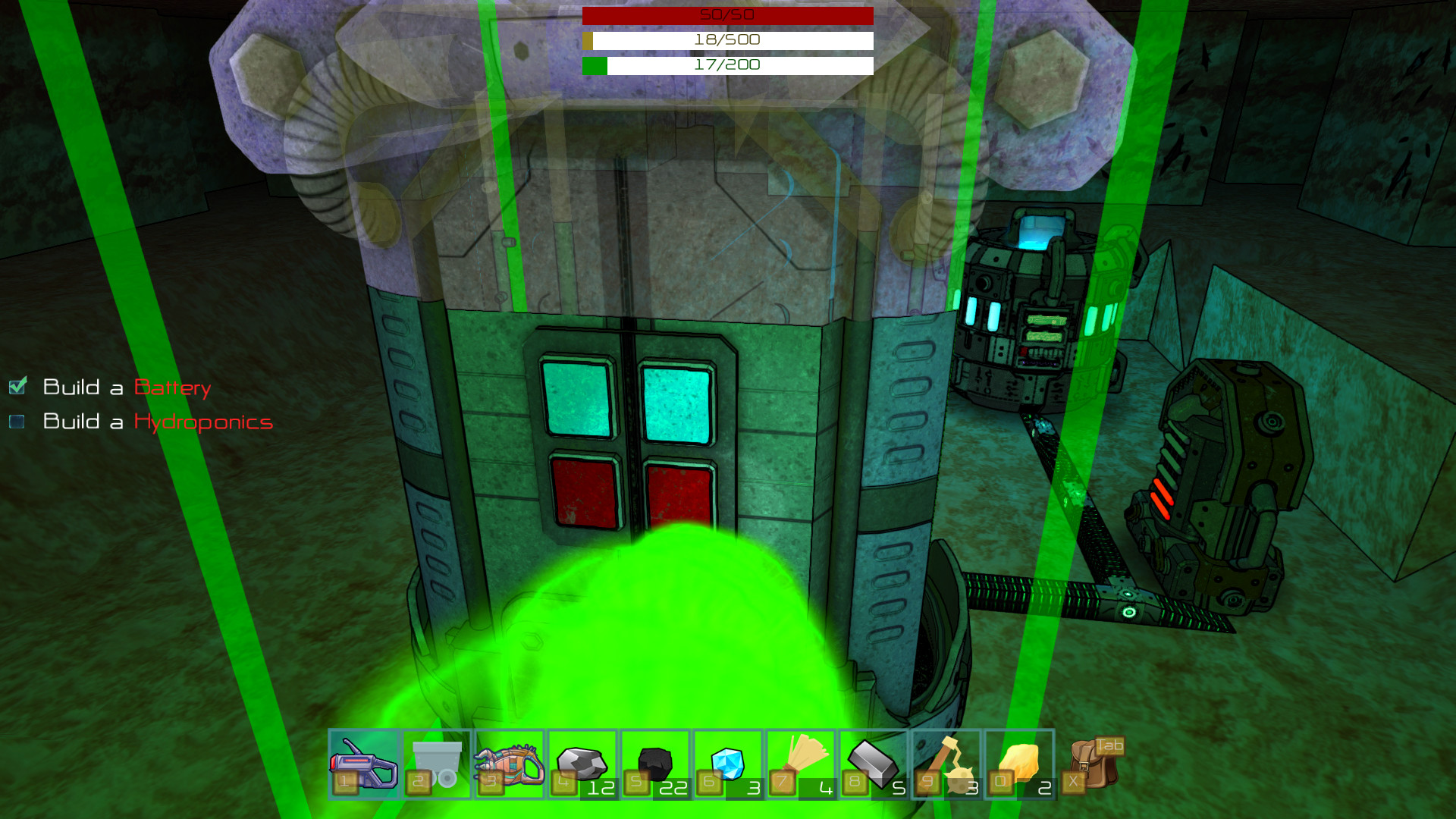Click the red 50/50 health bar
This screenshot has width=1456, height=819.
726,15
